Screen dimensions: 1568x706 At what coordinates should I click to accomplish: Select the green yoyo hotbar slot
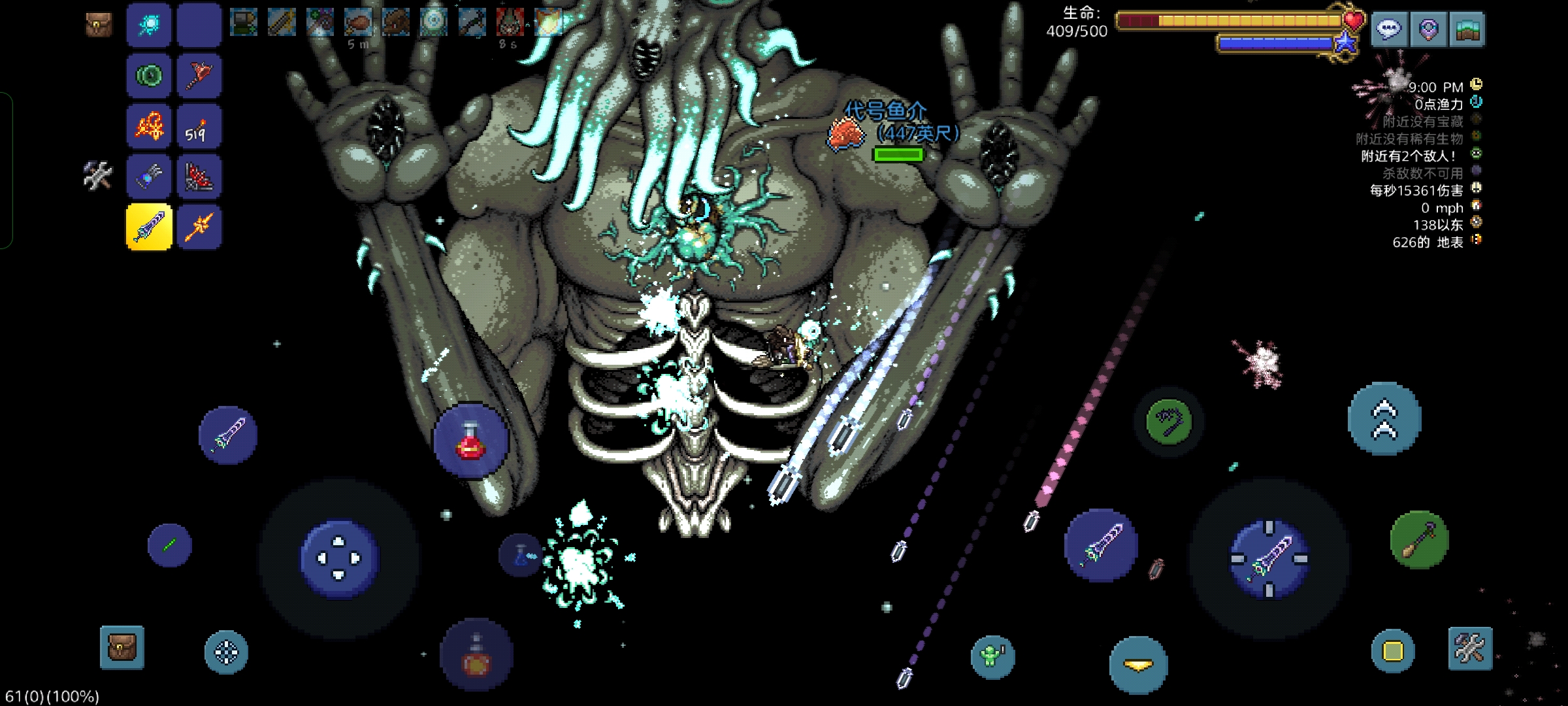click(x=149, y=76)
